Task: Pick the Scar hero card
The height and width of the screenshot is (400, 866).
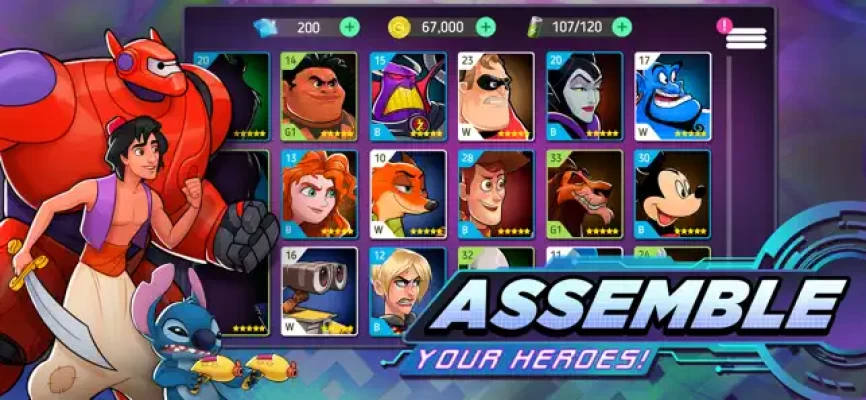Action: (x=584, y=193)
